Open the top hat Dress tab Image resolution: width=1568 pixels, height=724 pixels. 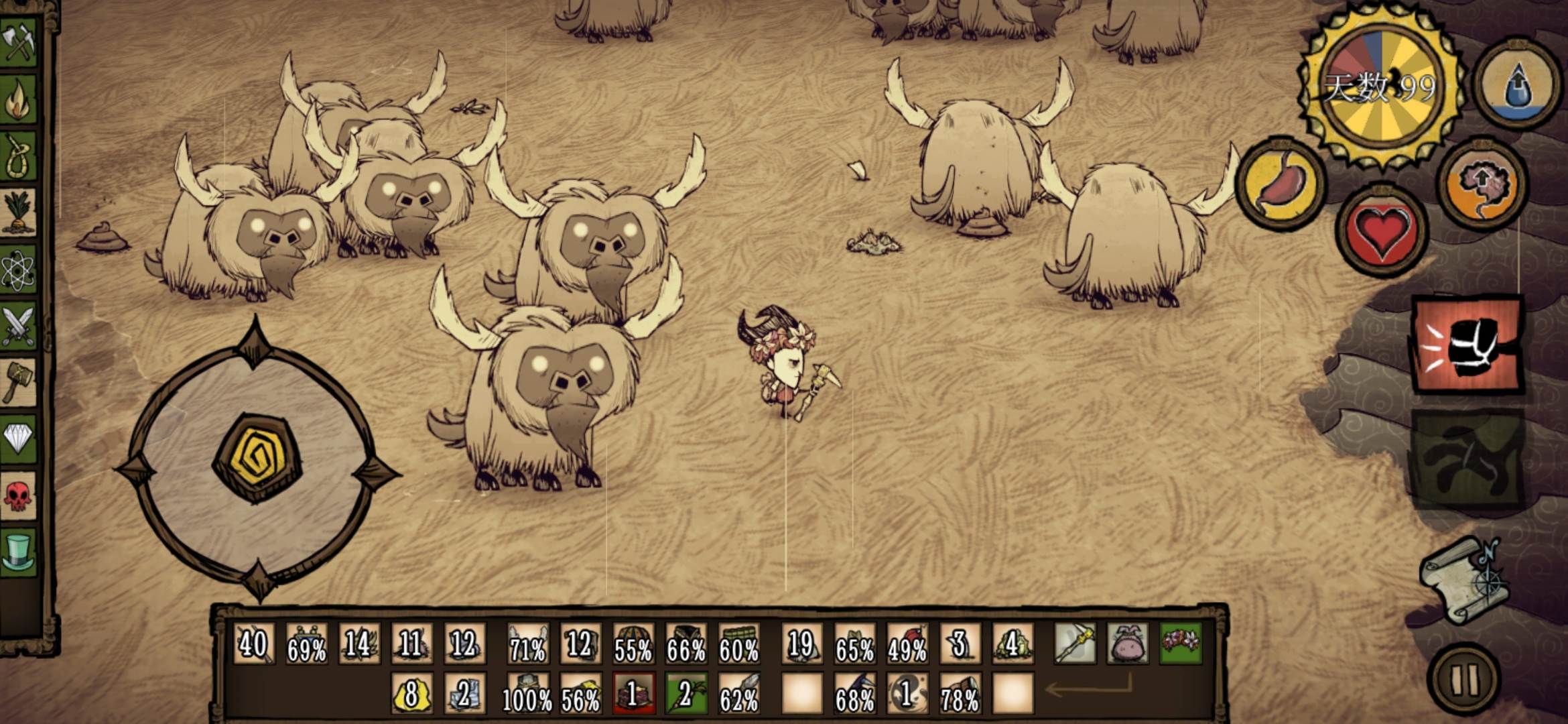pos(19,552)
